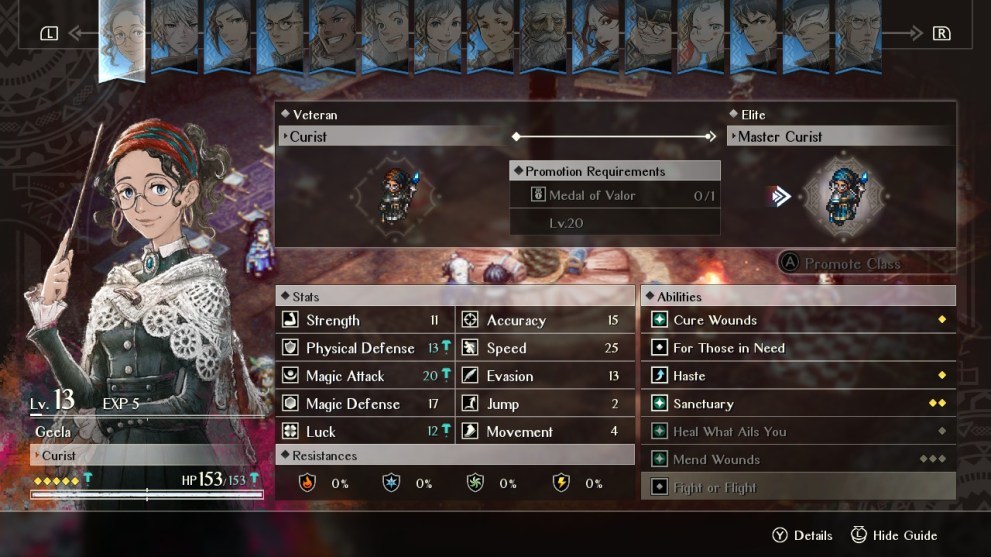
Task: Select the Master Curist elite class
Action: [x=840, y=137]
